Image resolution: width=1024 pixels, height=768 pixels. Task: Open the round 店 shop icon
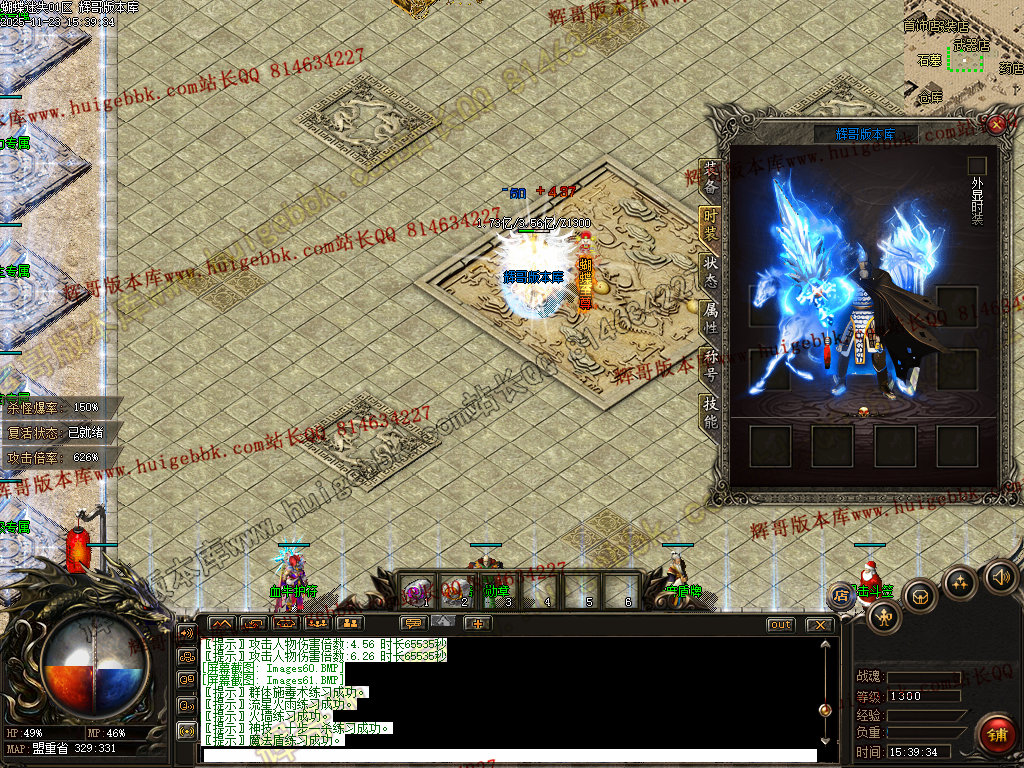tap(842, 596)
